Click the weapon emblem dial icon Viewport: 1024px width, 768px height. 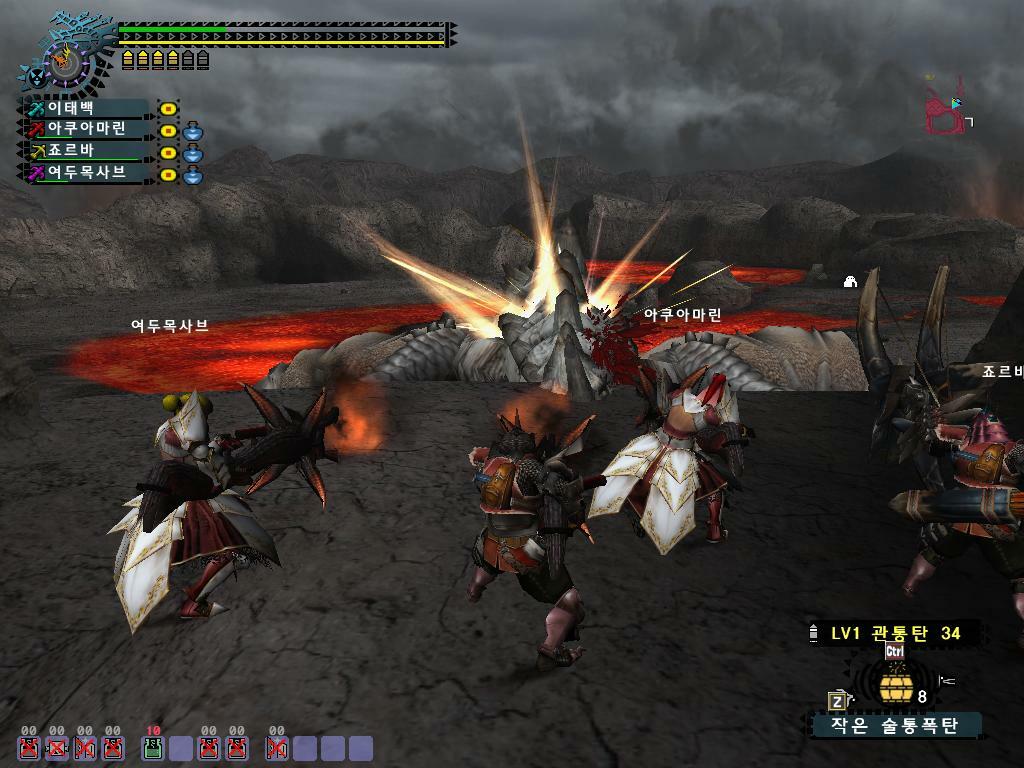[x=67, y=60]
